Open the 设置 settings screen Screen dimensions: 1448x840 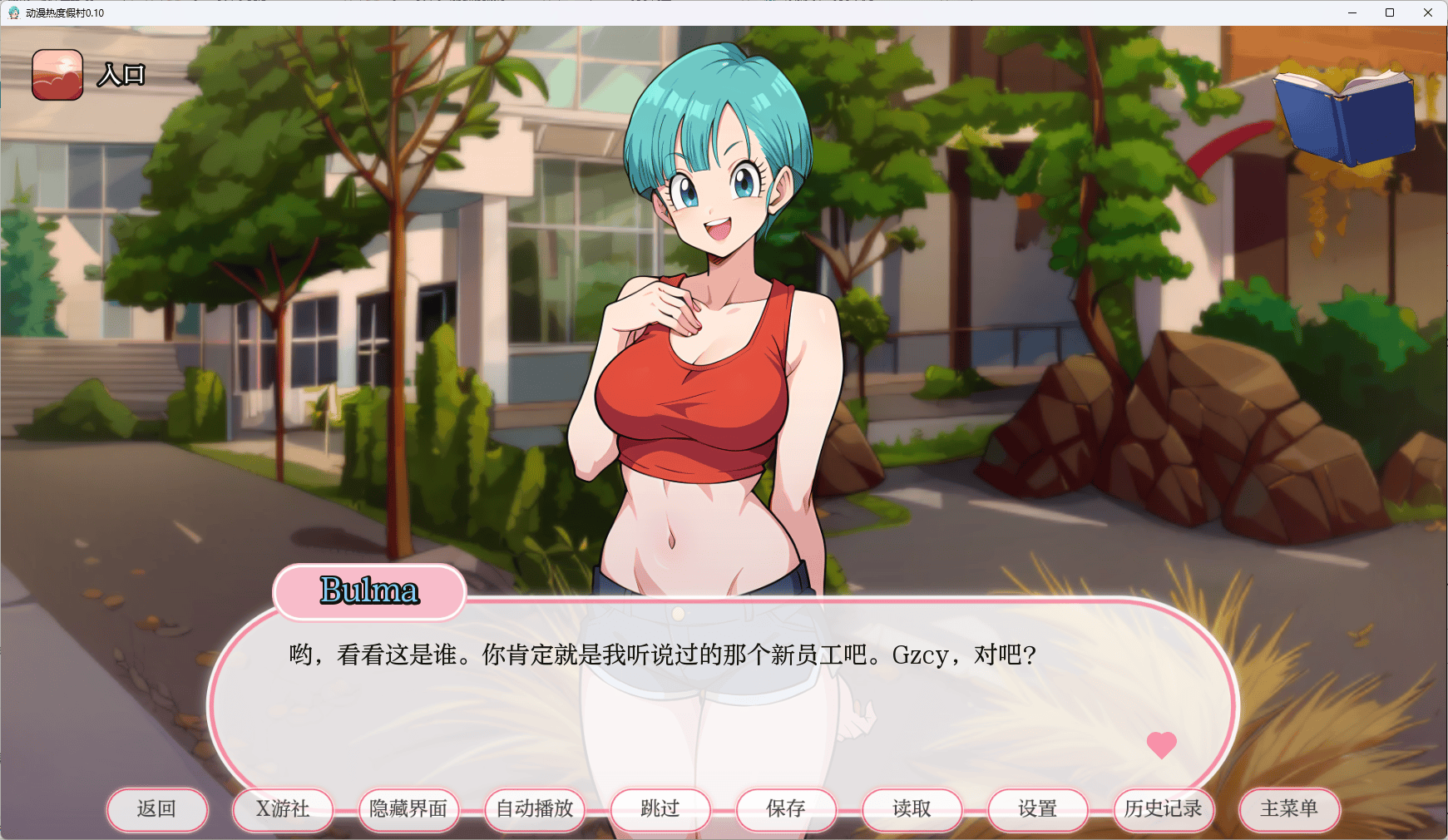pyautogui.click(x=1037, y=808)
